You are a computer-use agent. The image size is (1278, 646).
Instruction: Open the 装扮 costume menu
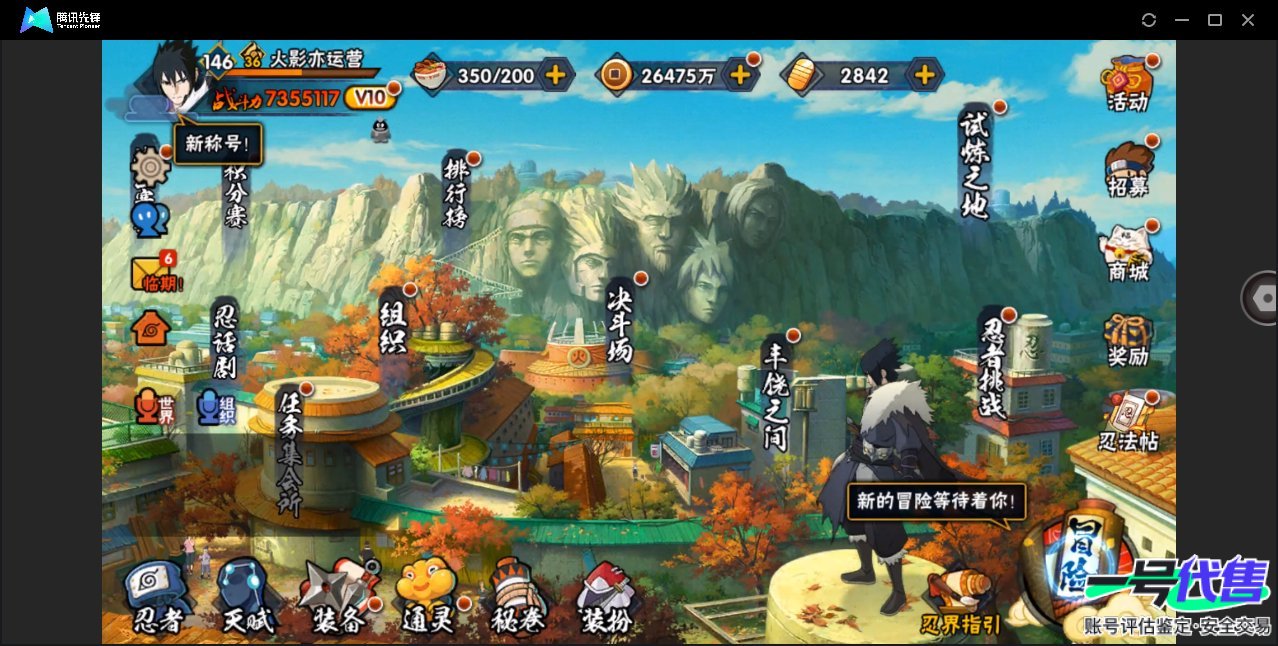pyautogui.click(x=606, y=597)
